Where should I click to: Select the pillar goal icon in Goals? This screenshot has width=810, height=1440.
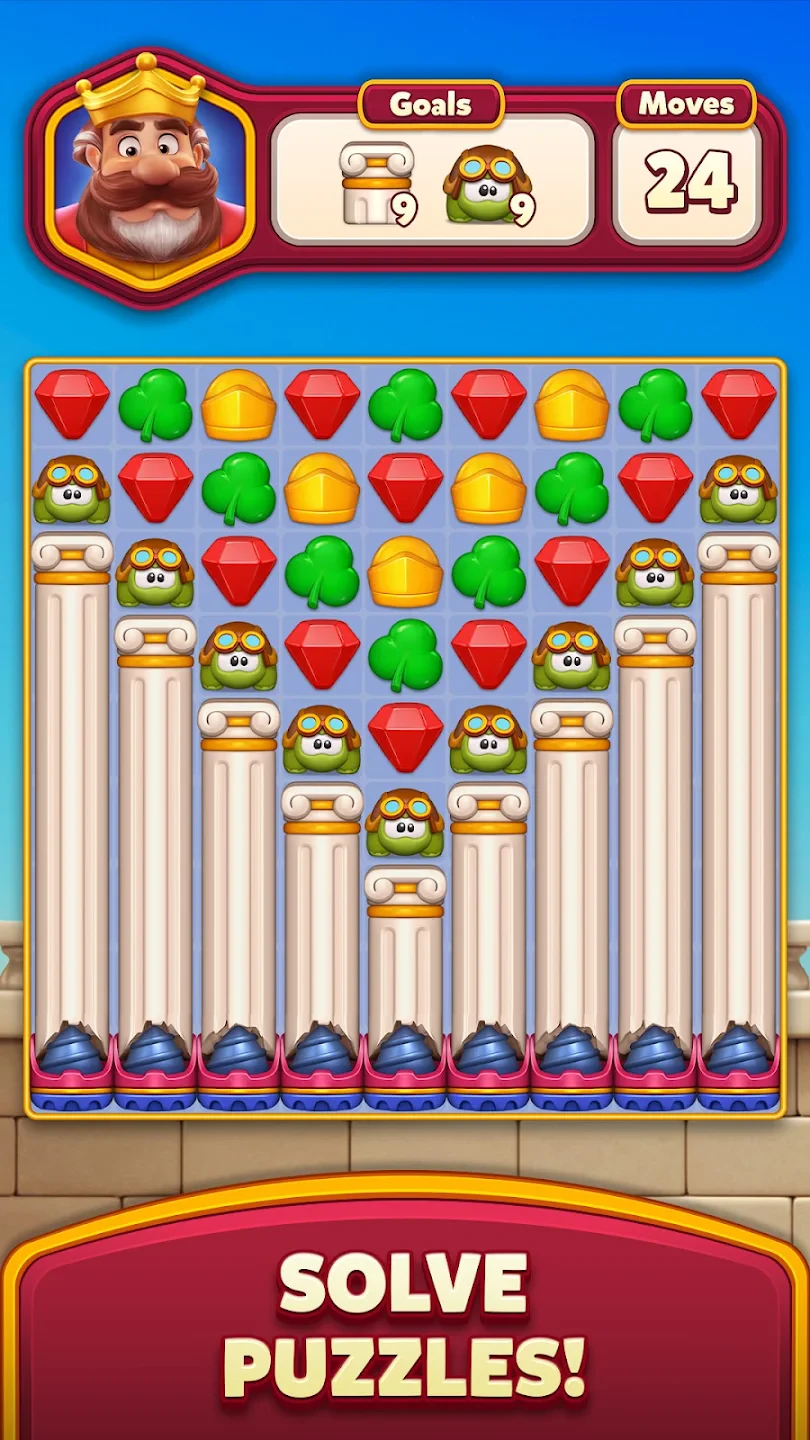(376, 182)
